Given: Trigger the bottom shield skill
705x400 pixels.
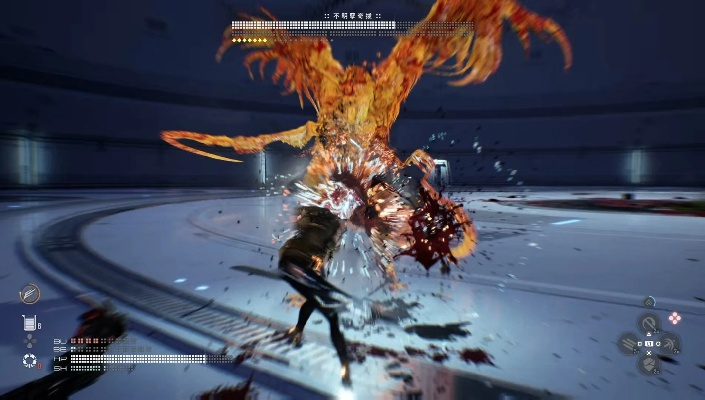Looking at the screenshot, I should click(x=648, y=364).
